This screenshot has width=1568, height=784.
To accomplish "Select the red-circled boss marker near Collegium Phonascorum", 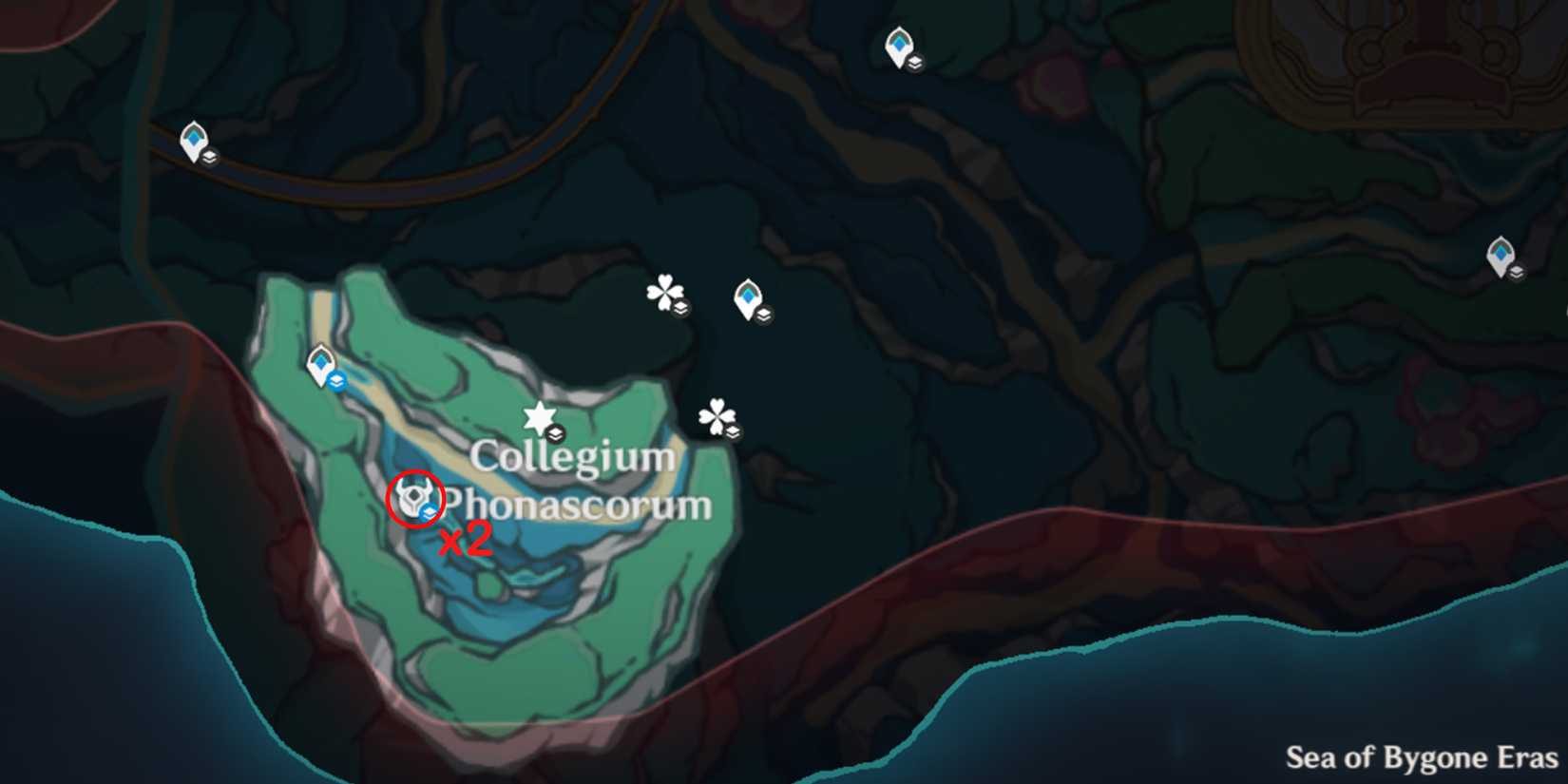I will [413, 497].
